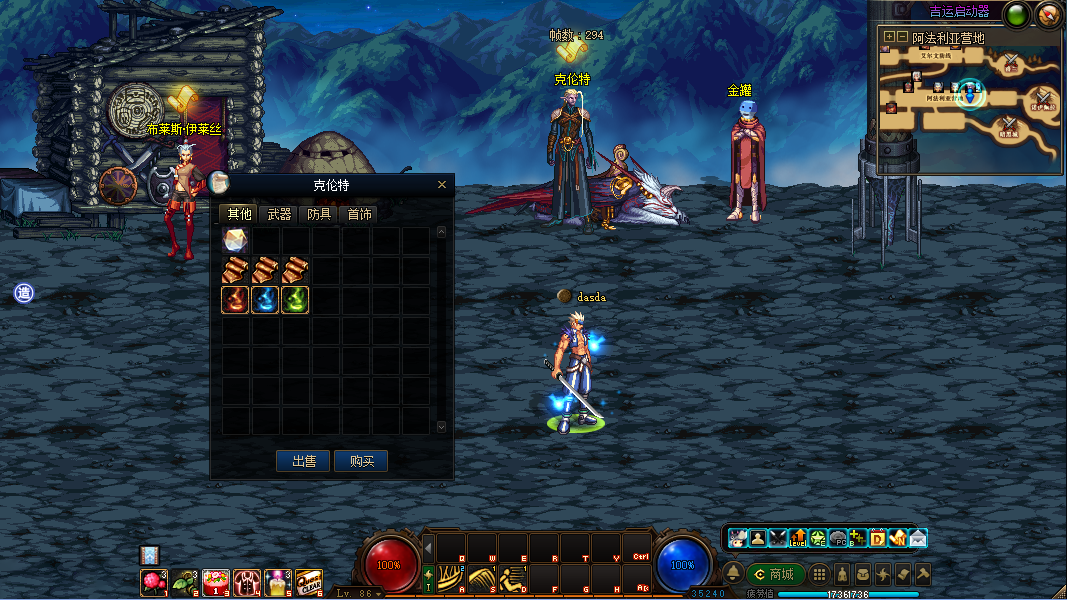The image size is (1067, 600).
Task: Switch to the 武器 weapons tab
Action: click(x=279, y=214)
